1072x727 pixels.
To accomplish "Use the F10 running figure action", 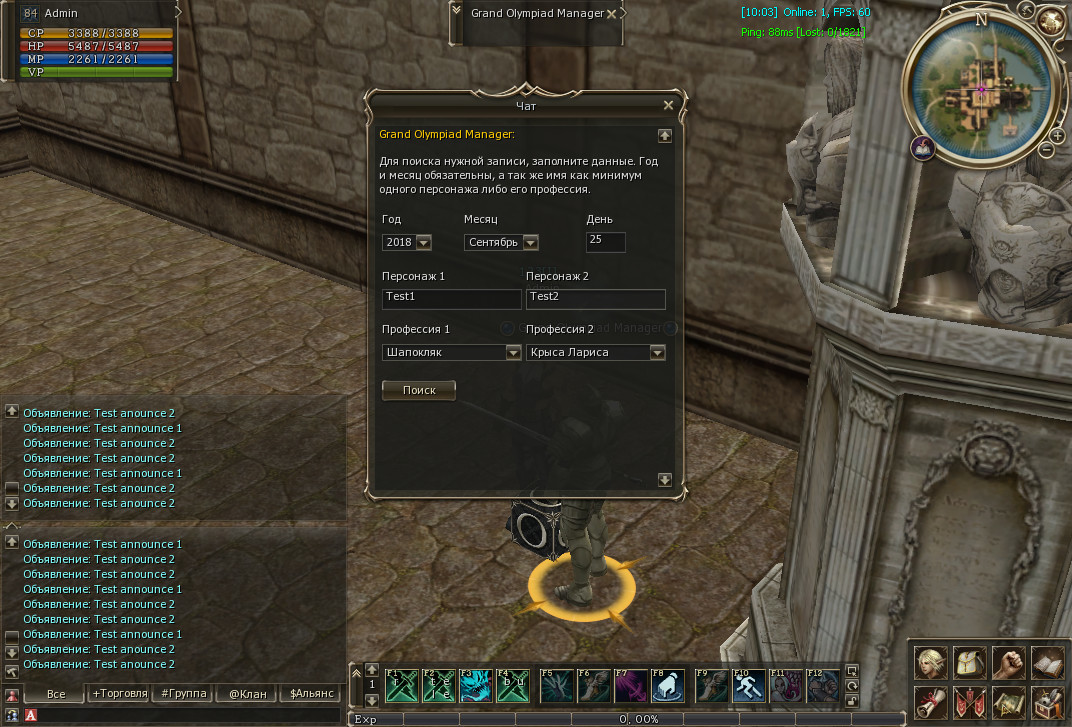I will pos(749,686).
